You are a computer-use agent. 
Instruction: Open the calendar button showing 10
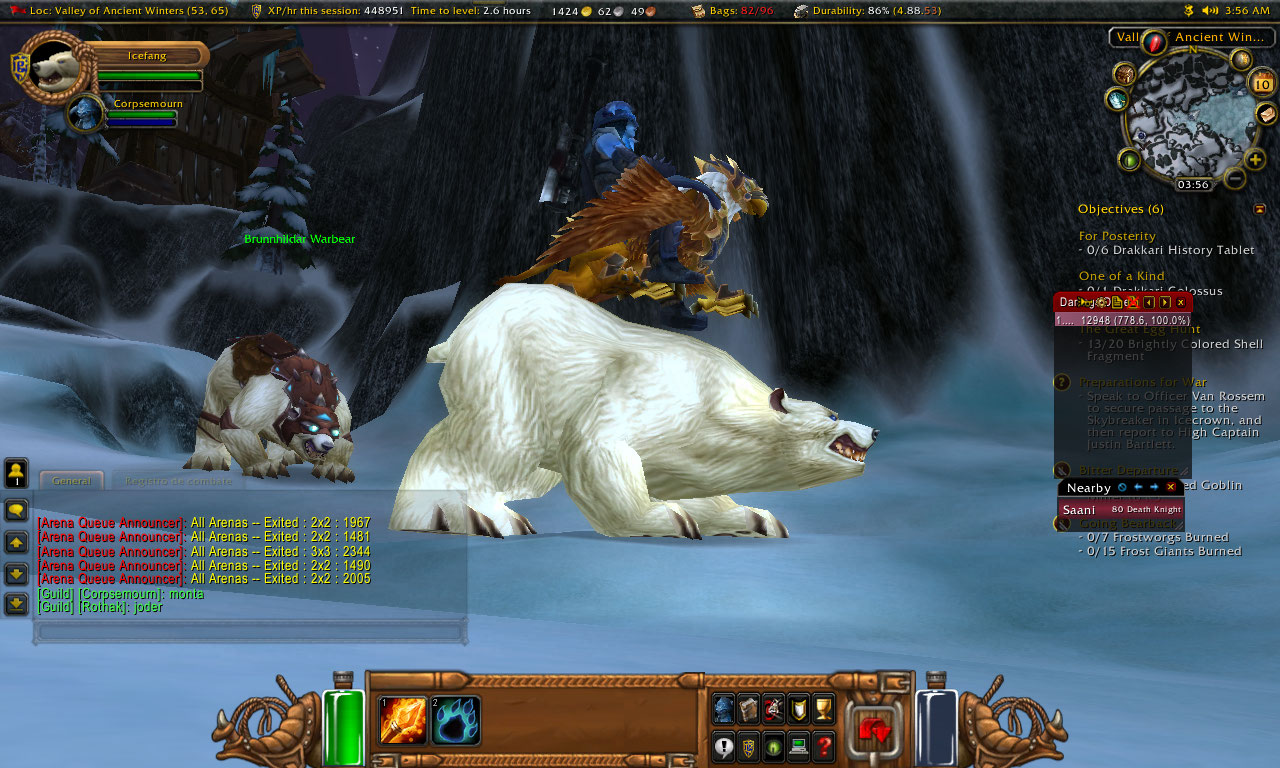1263,84
